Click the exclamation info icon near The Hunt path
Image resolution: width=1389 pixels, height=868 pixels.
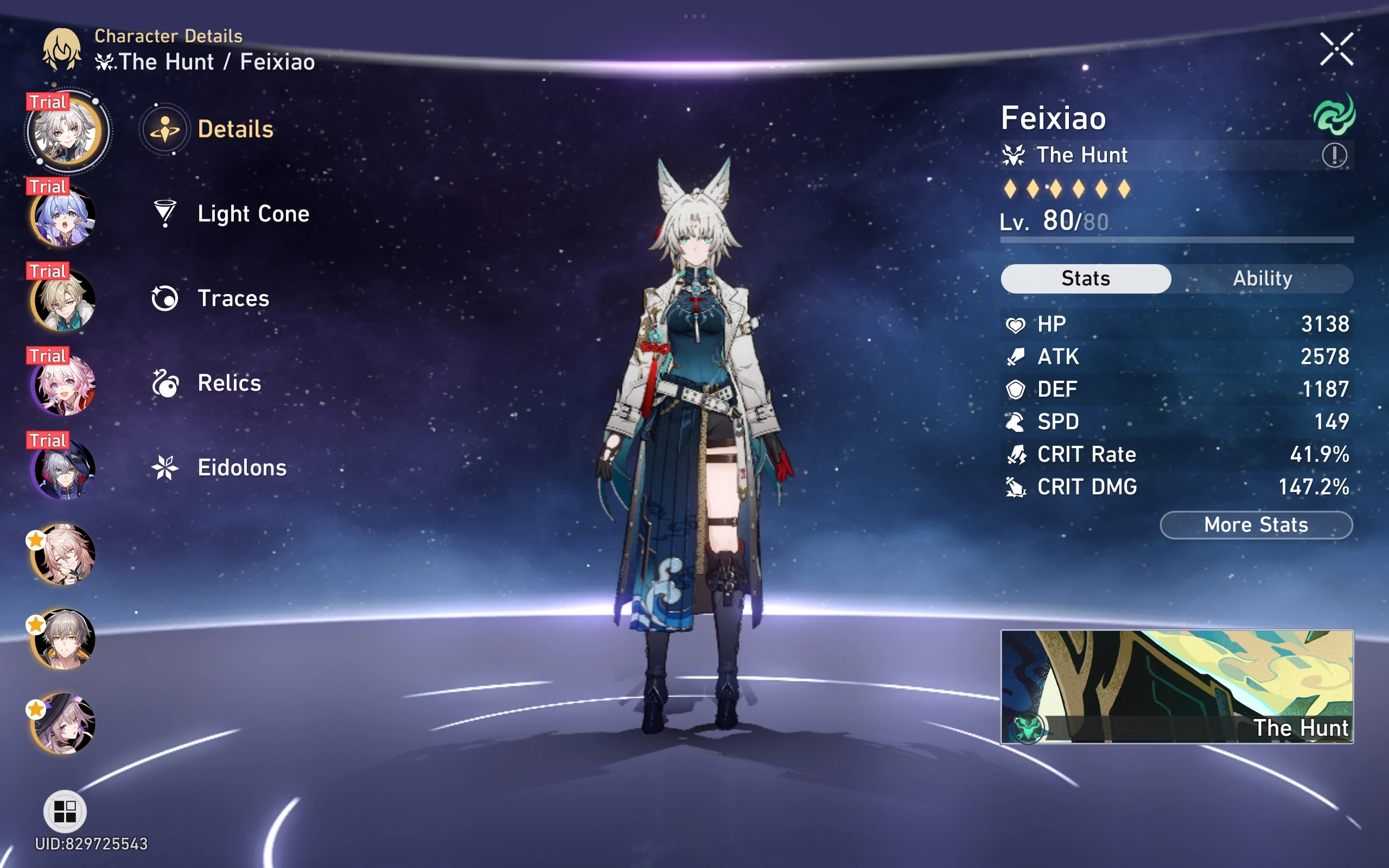tap(1336, 155)
